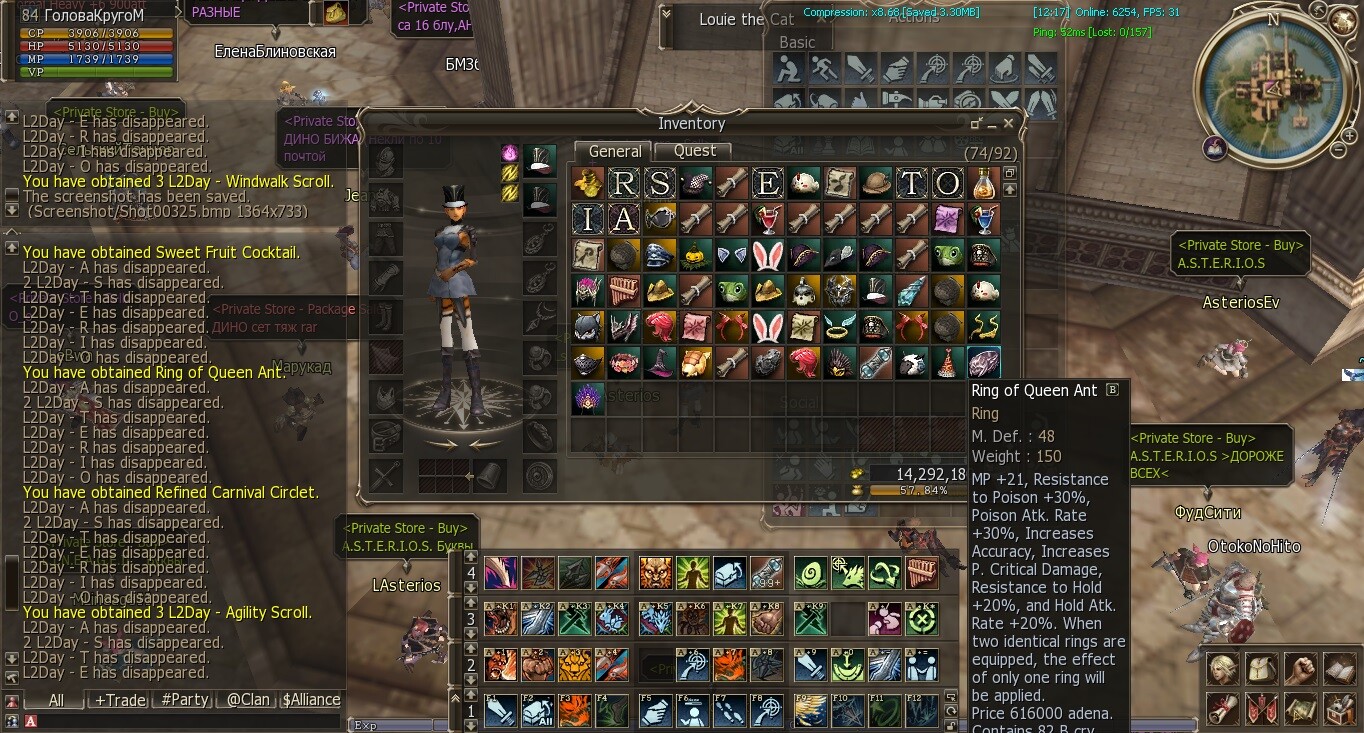This screenshot has height=733, width=1364.
Task: Select the pumpkin hat item
Action: (x=695, y=255)
